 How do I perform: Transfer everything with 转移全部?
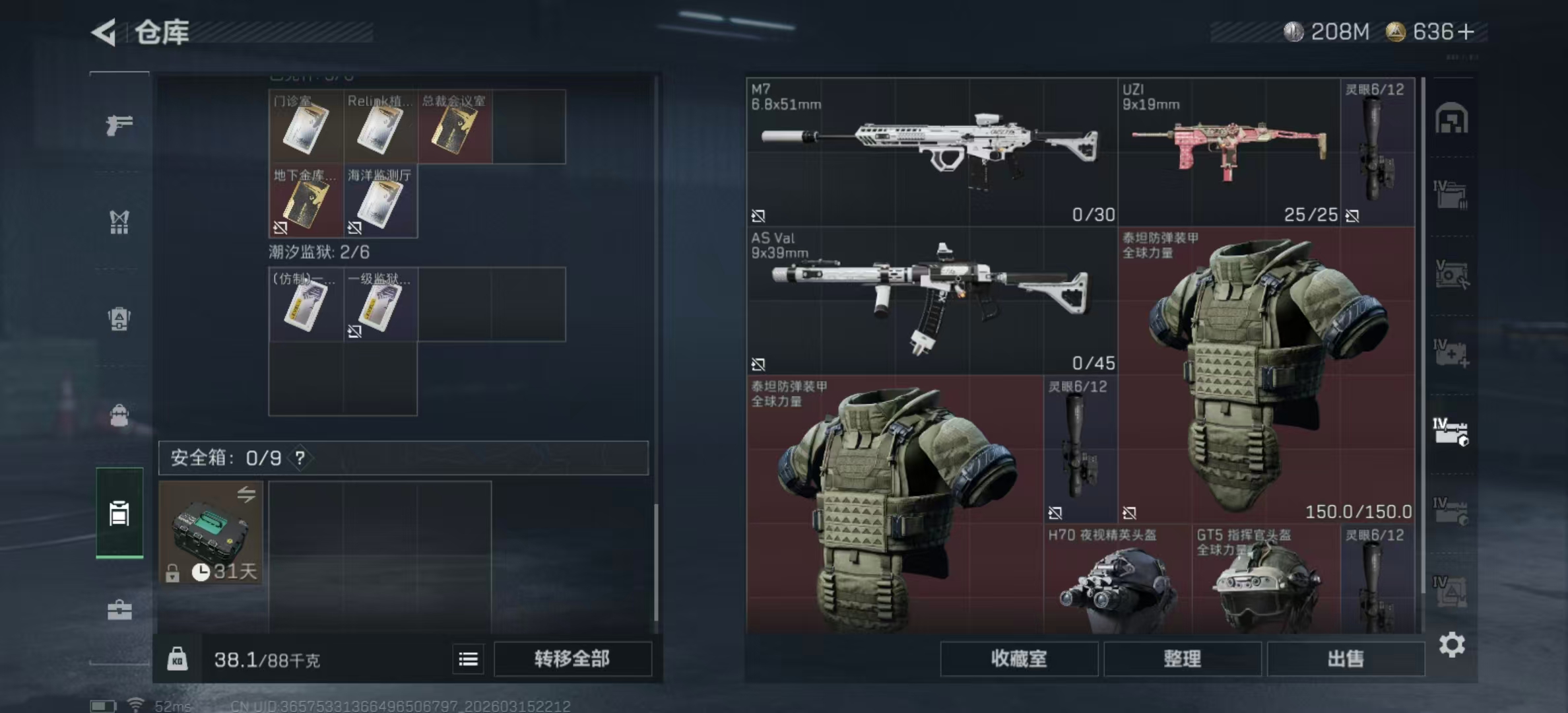pyautogui.click(x=572, y=658)
